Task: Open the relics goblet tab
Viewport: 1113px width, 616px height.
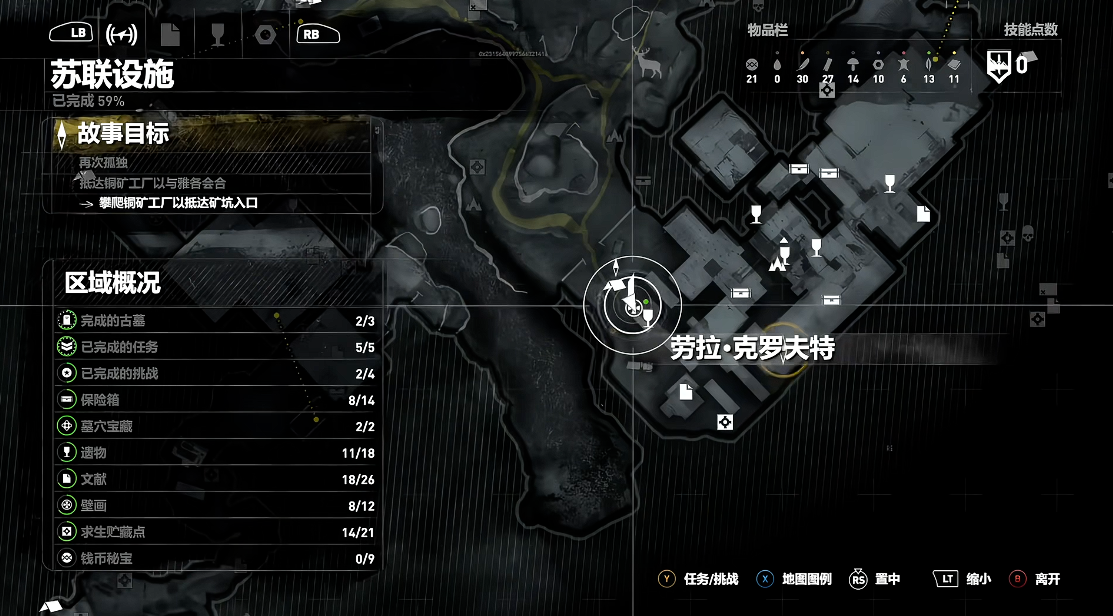Action: click(217, 34)
